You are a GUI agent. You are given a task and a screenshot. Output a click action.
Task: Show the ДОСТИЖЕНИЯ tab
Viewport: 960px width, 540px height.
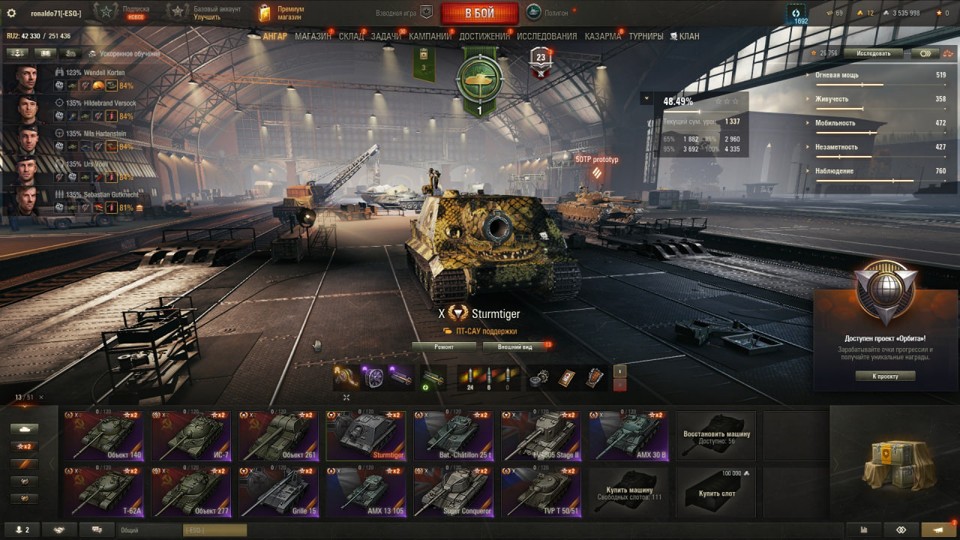pos(485,36)
